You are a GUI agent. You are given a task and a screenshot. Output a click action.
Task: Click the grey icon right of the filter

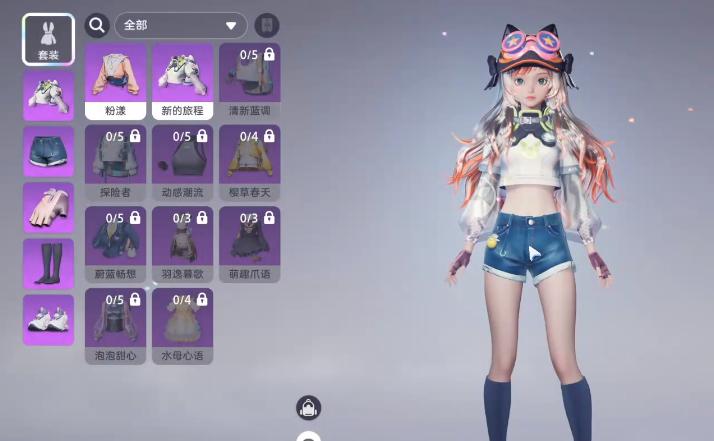click(x=267, y=25)
